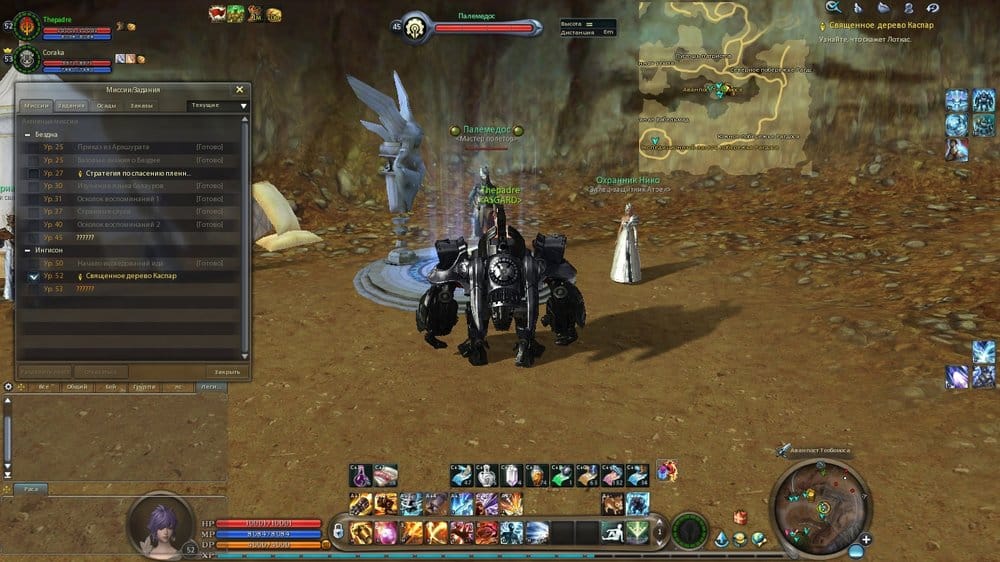The image size is (1000, 562).
Task: Select the Общий chat tab
Action: click(77, 385)
